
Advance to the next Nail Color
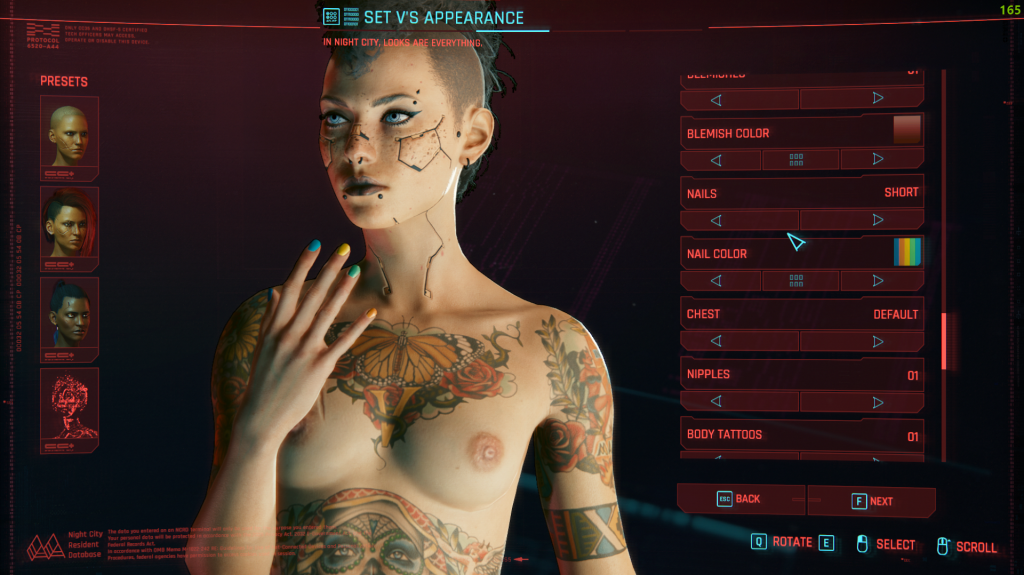point(877,280)
